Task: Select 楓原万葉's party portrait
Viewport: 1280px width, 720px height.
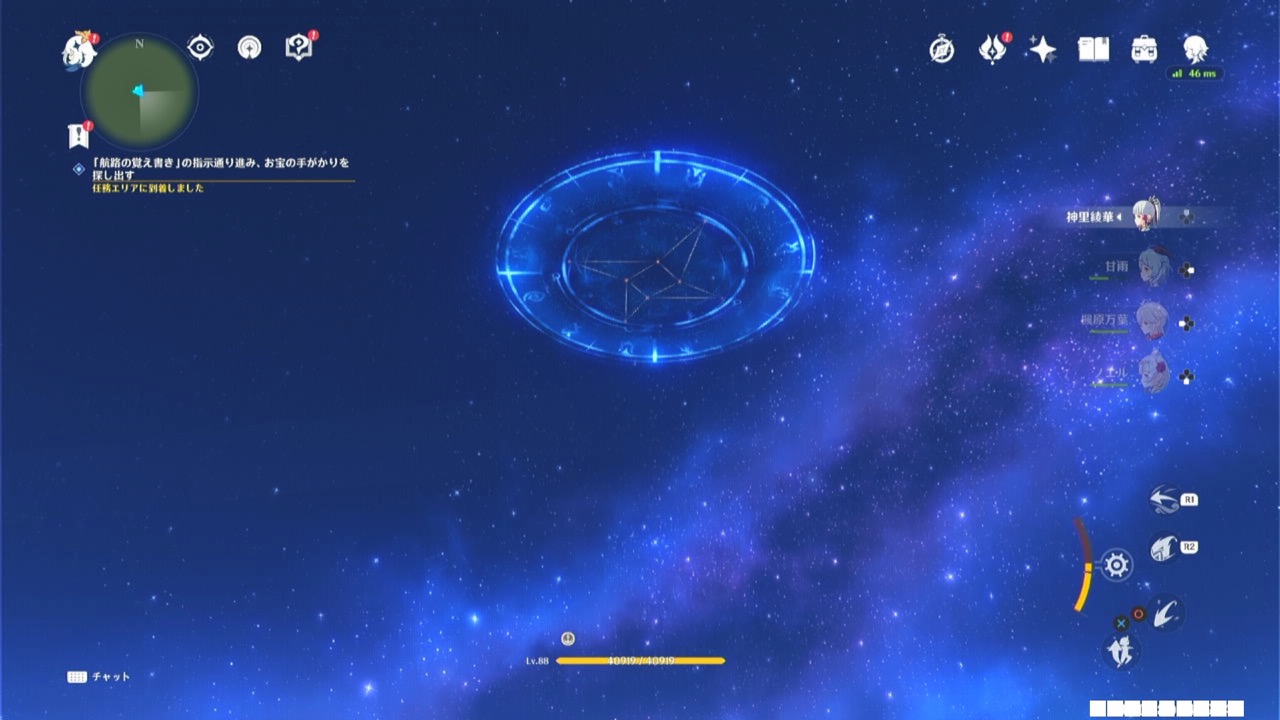Action: tap(1150, 322)
